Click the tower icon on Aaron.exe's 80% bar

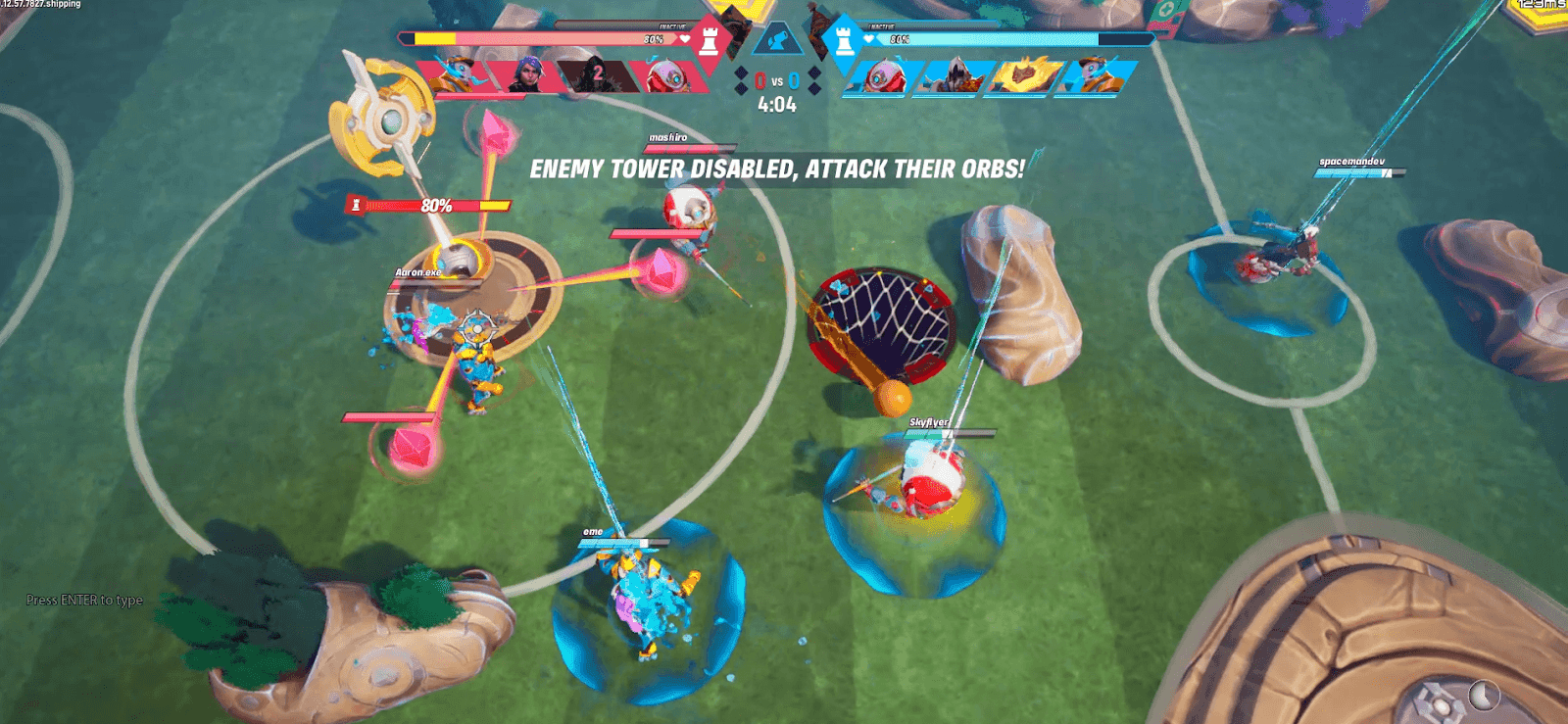355,206
